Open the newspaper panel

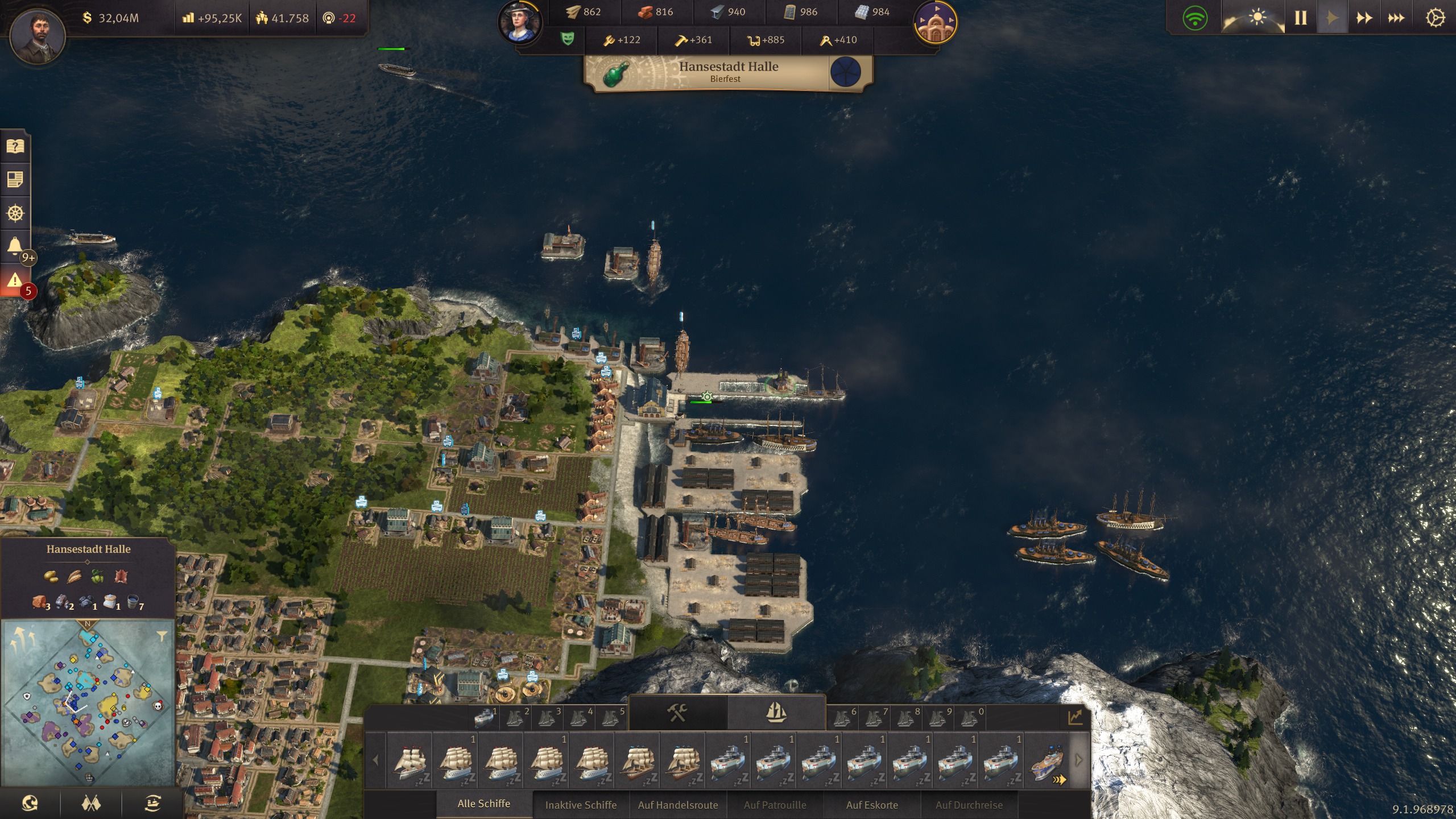[15, 181]
